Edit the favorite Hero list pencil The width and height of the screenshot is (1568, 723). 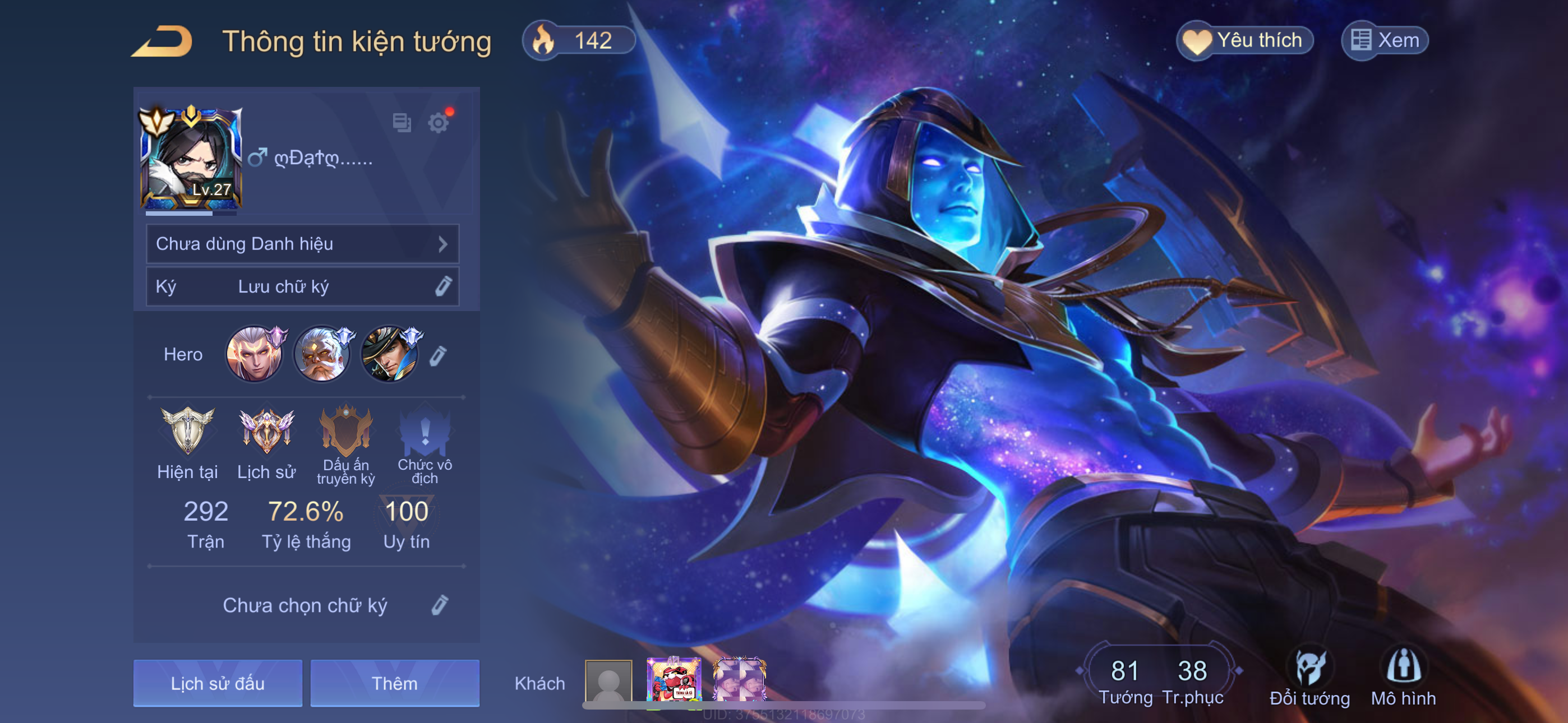438,355
